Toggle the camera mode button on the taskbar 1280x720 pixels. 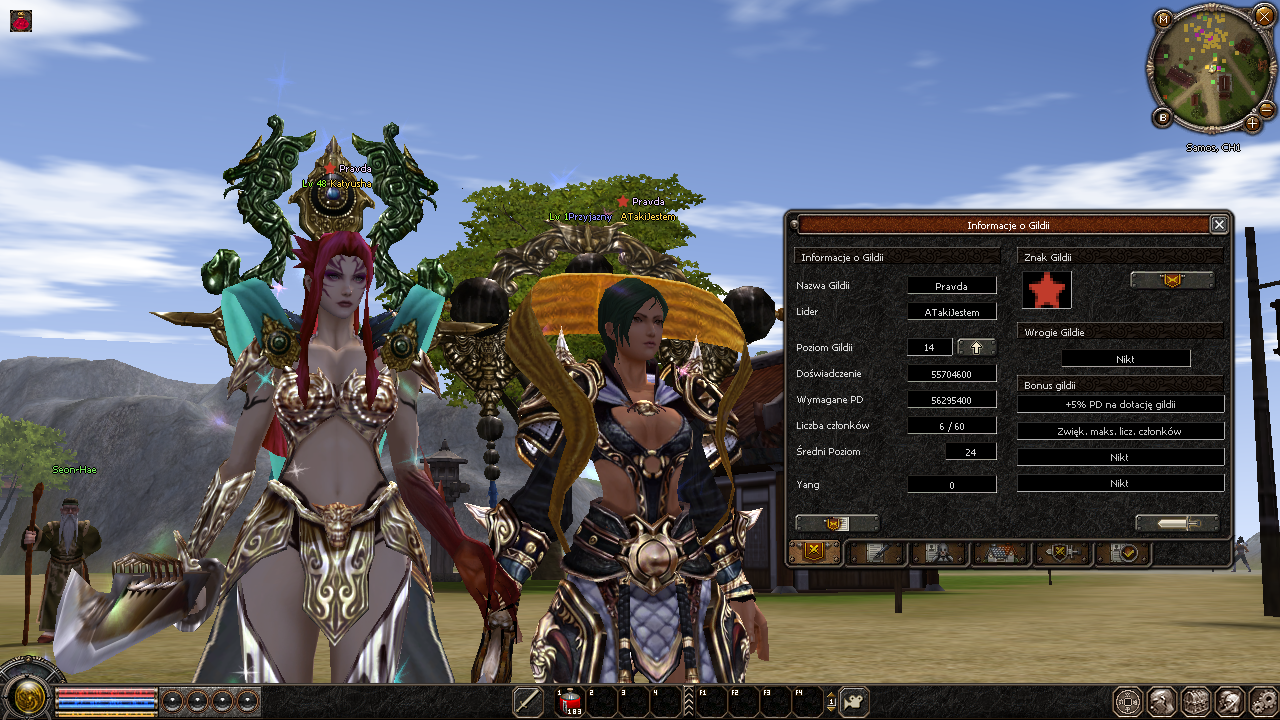[x=854, y=702]
